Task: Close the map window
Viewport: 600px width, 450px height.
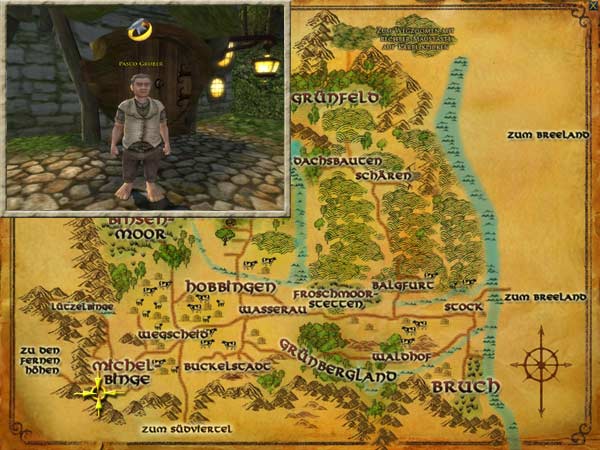Action: [592, 7]
